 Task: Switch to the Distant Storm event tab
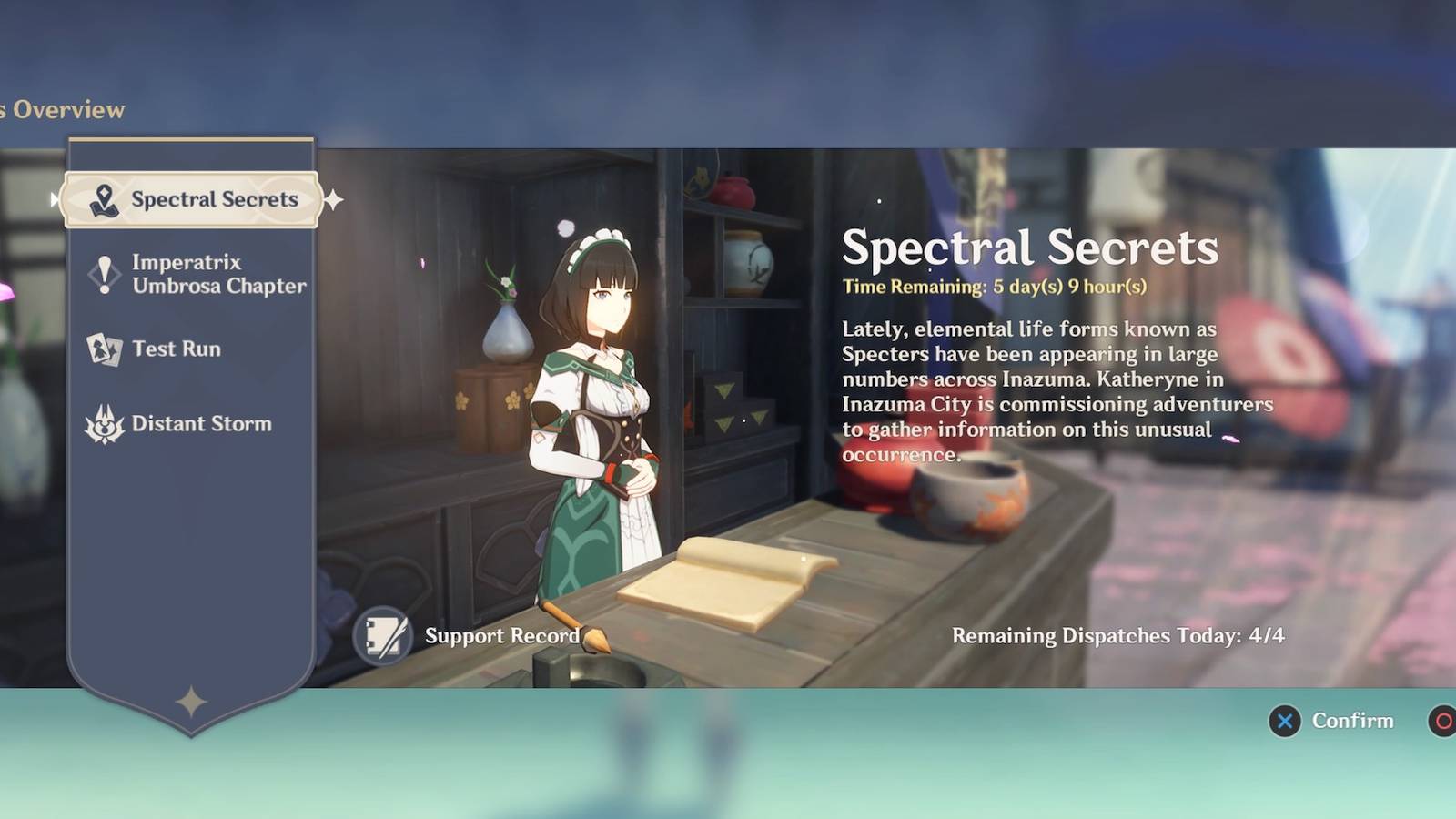coord(201,424)
